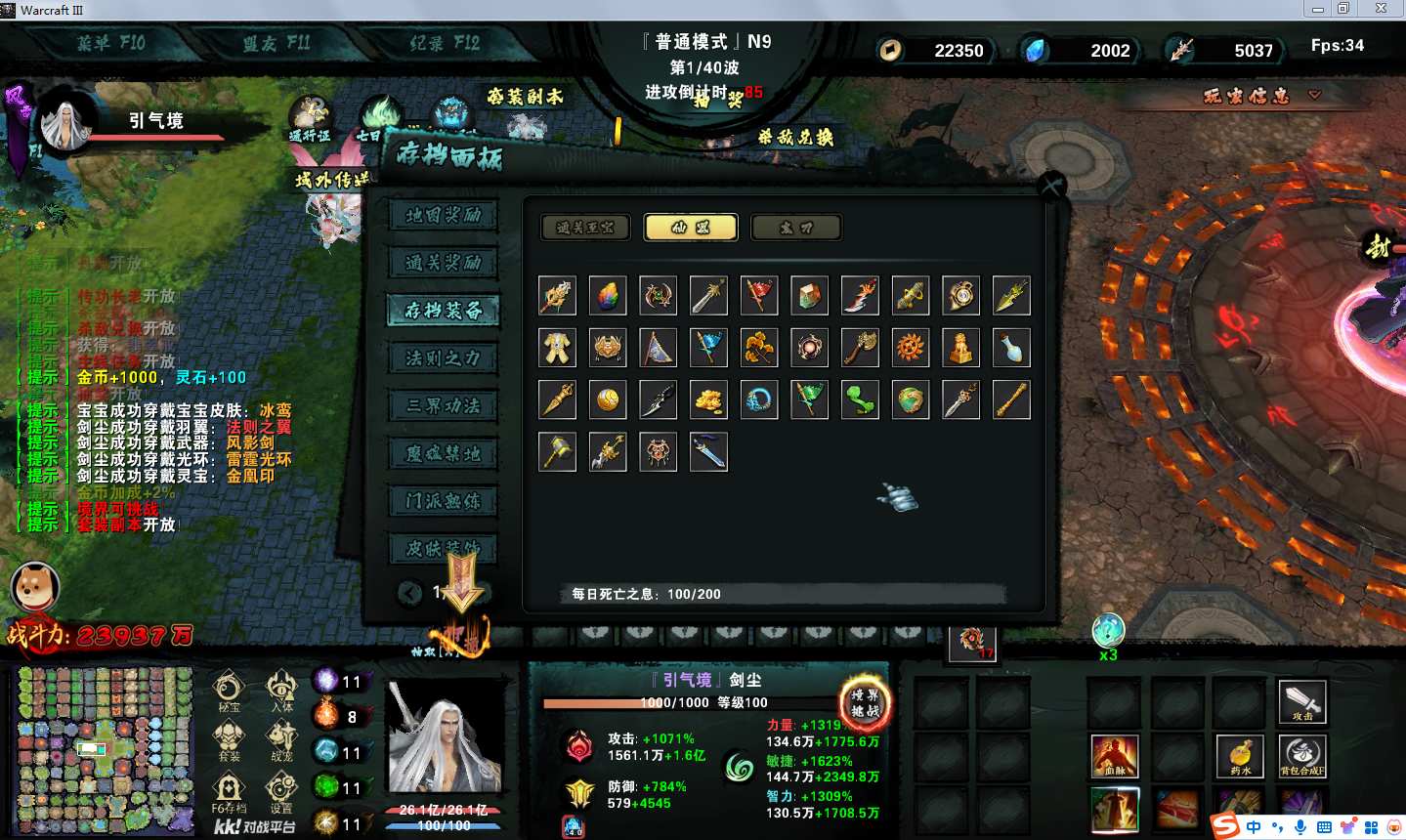Viewport: 1406px width, 840px height.
Task: Open the 三界功法 section
Action: click(x=443, y=406)
